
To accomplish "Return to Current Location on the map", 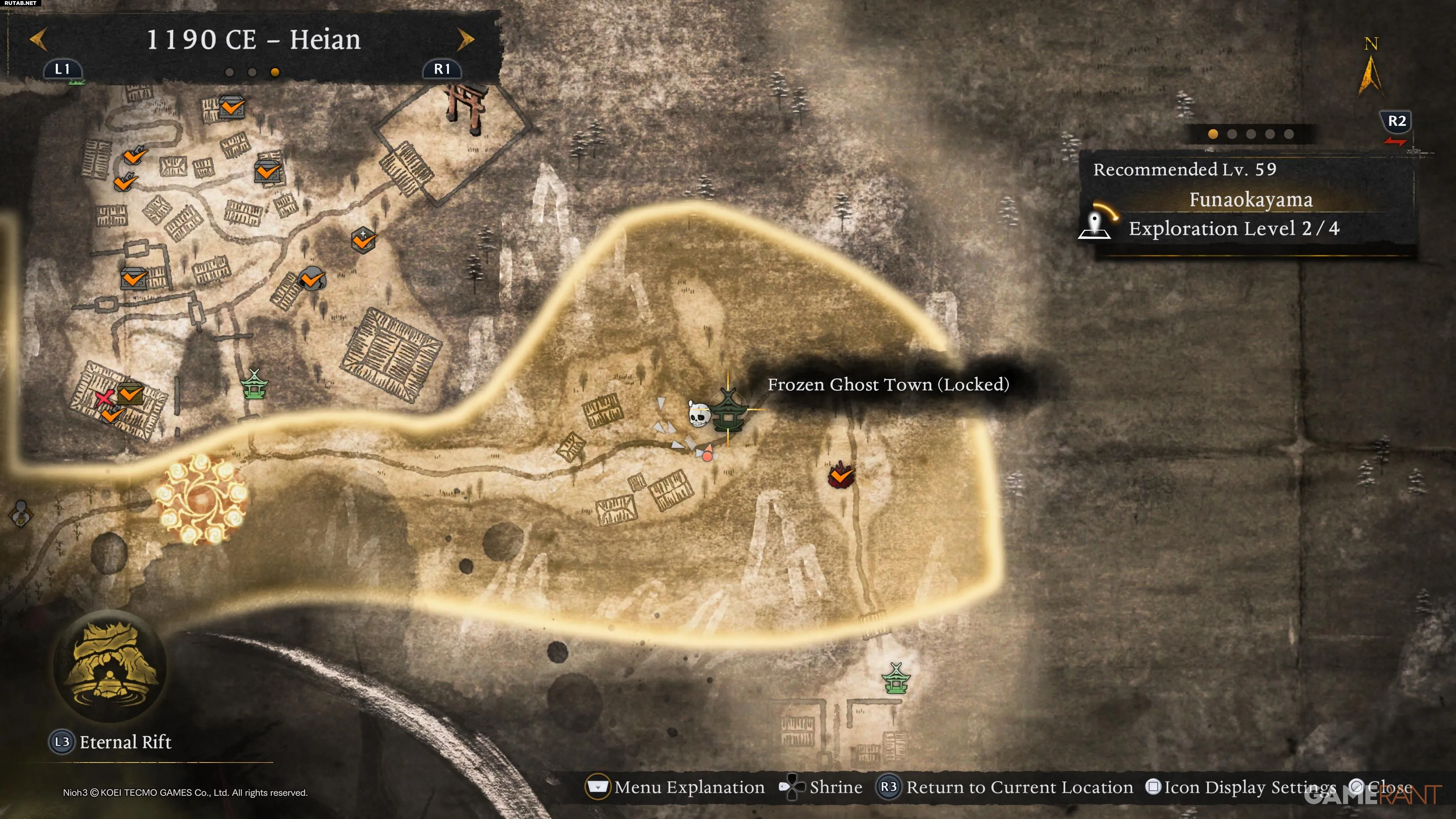I will tap(1004, 787).
